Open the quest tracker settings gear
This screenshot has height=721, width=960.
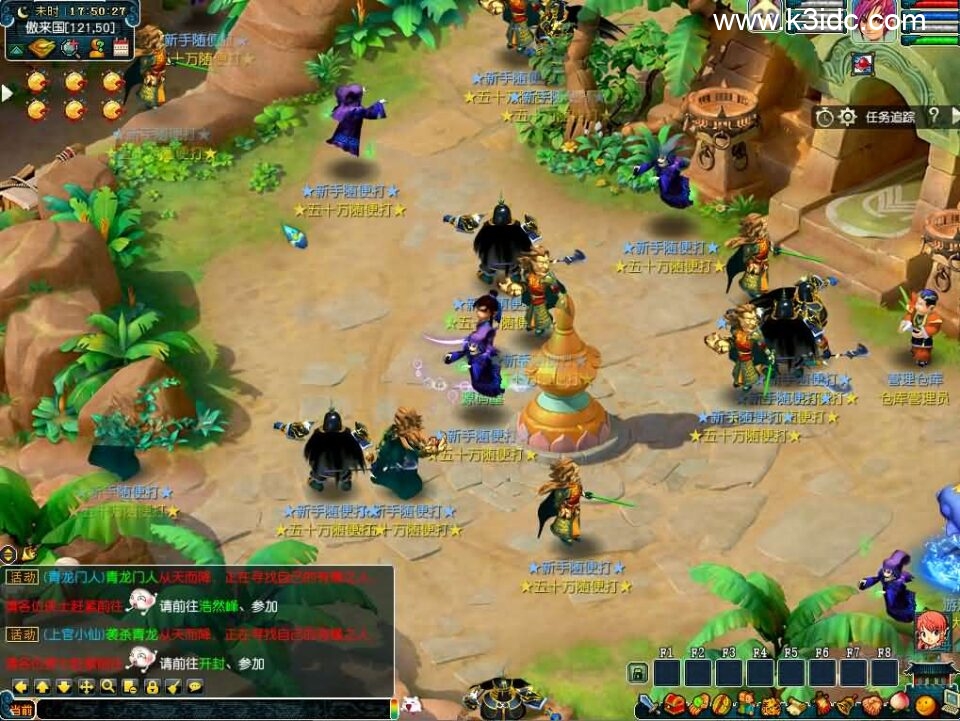(848, 117)
